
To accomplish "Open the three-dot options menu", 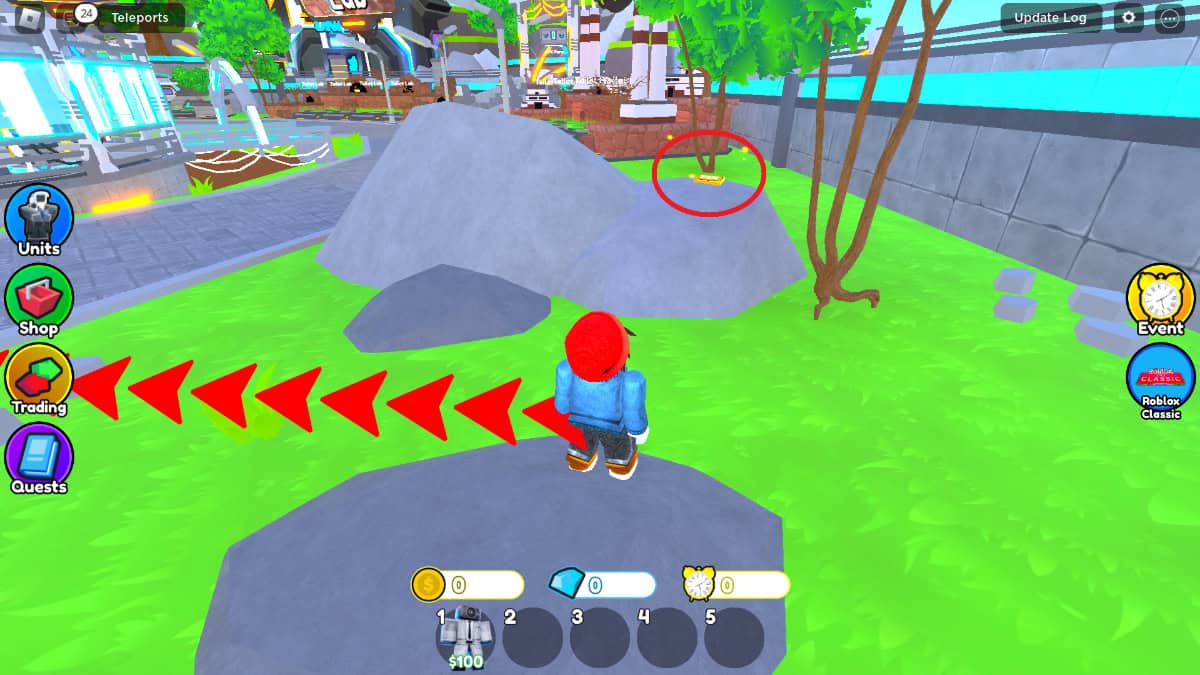I will click(1168, 18).
